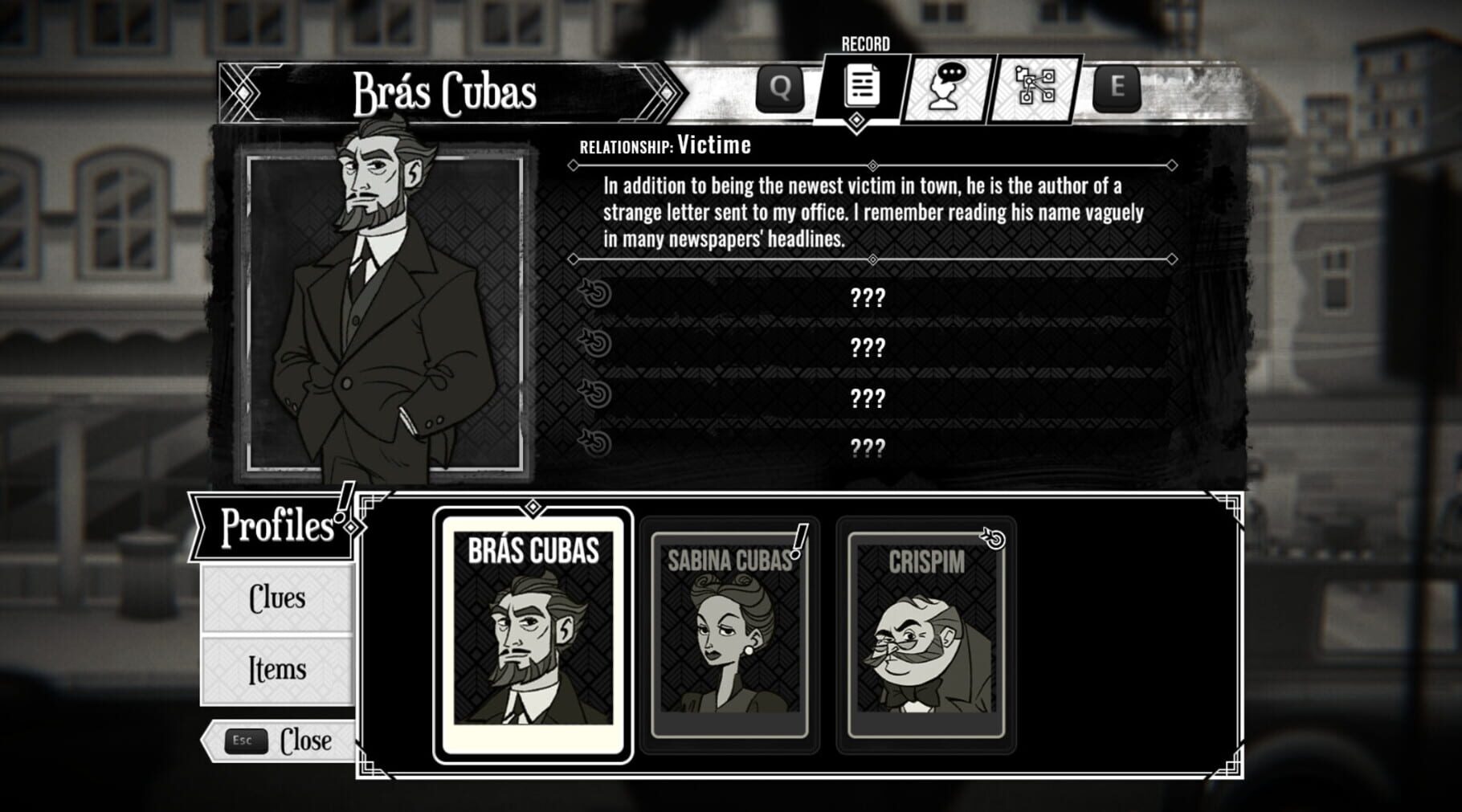Switch to the Clues tab

coord(277,598)
